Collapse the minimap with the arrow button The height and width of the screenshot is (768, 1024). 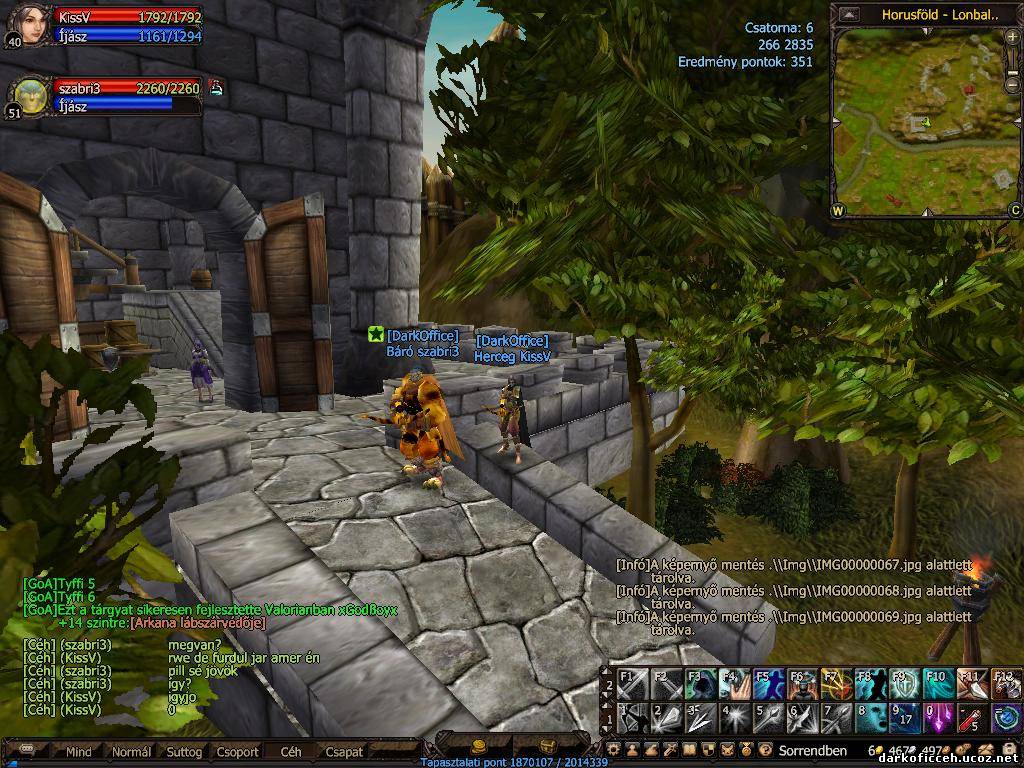coord(849,14)
